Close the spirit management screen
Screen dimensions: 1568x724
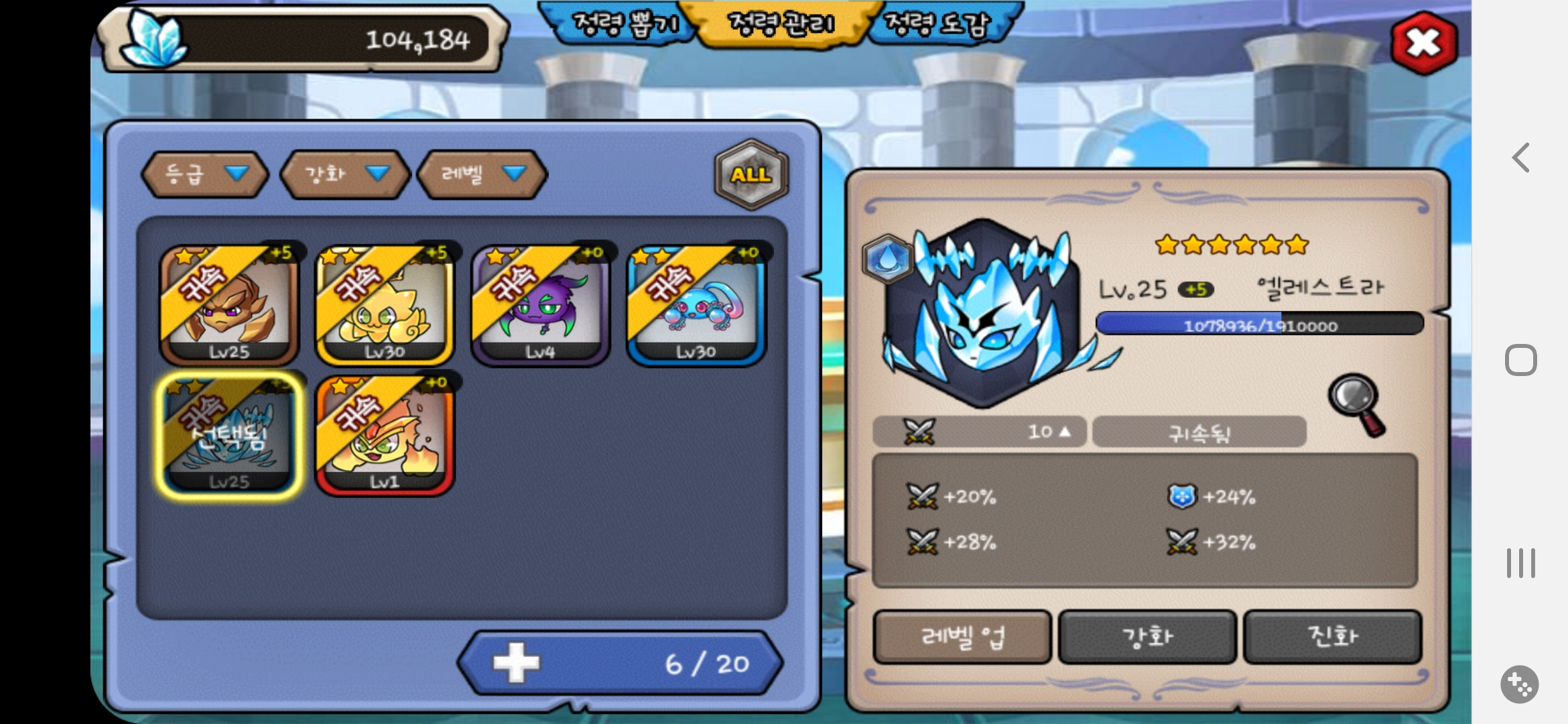click(x=1423, y=43)
